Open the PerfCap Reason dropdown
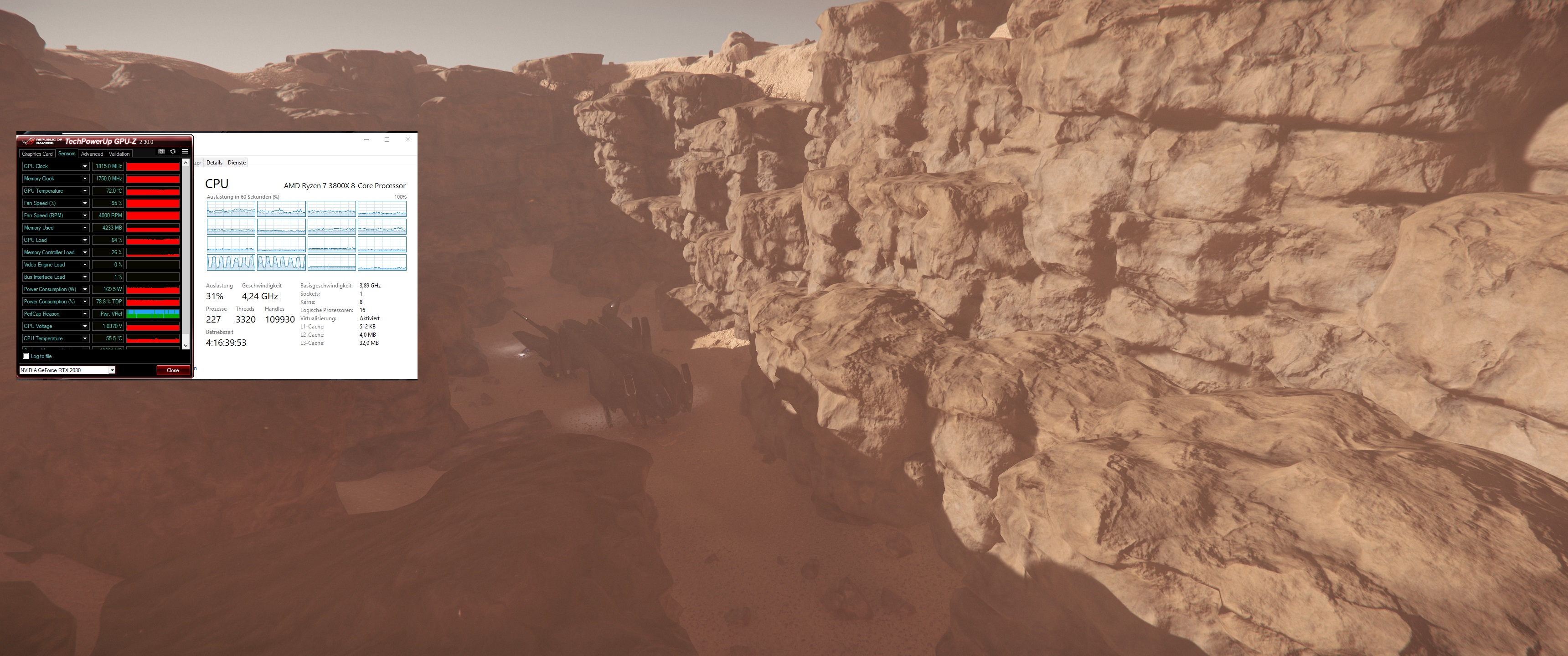1568x656 pixels. pyautogui.click(x=85, y=313)
